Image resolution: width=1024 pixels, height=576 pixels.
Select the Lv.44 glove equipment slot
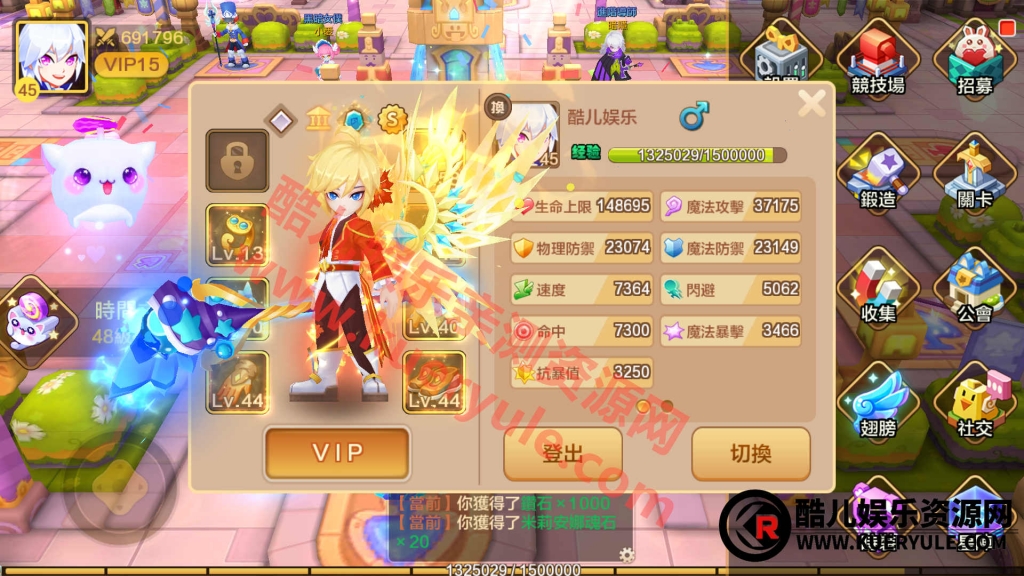click(x=237, y=382)
